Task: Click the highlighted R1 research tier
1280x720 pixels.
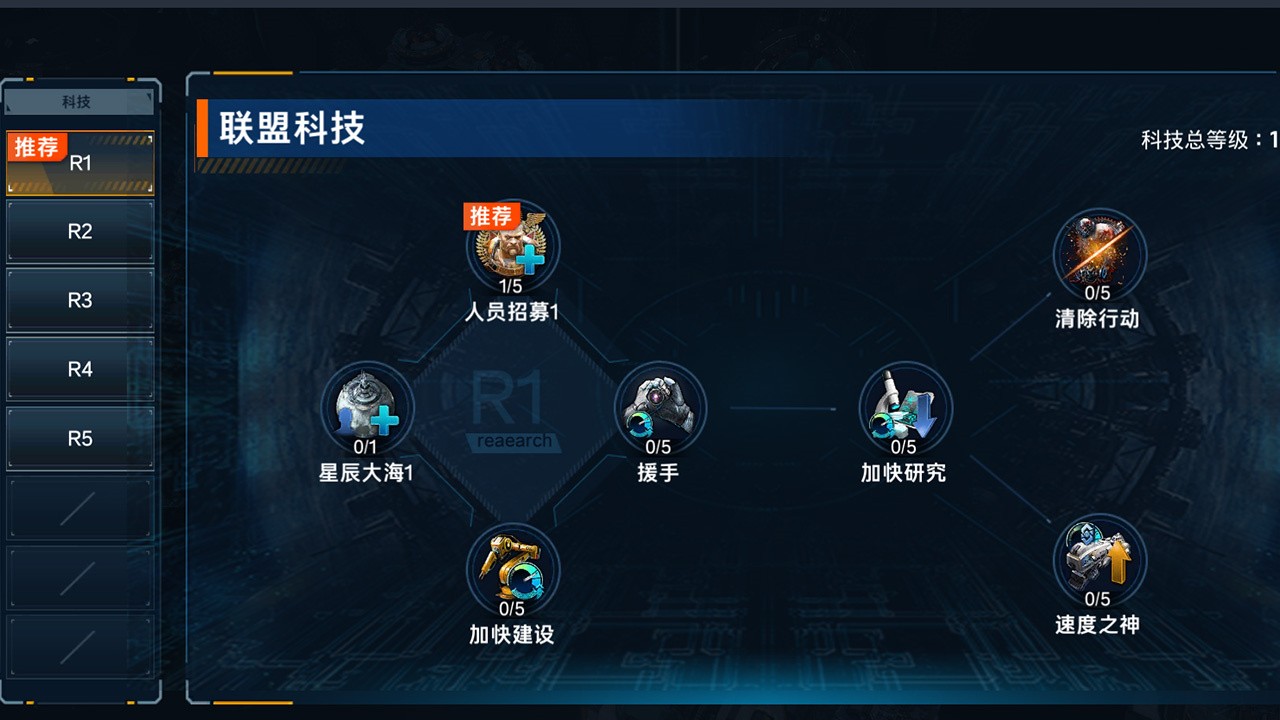Action: tap(79, 160)
